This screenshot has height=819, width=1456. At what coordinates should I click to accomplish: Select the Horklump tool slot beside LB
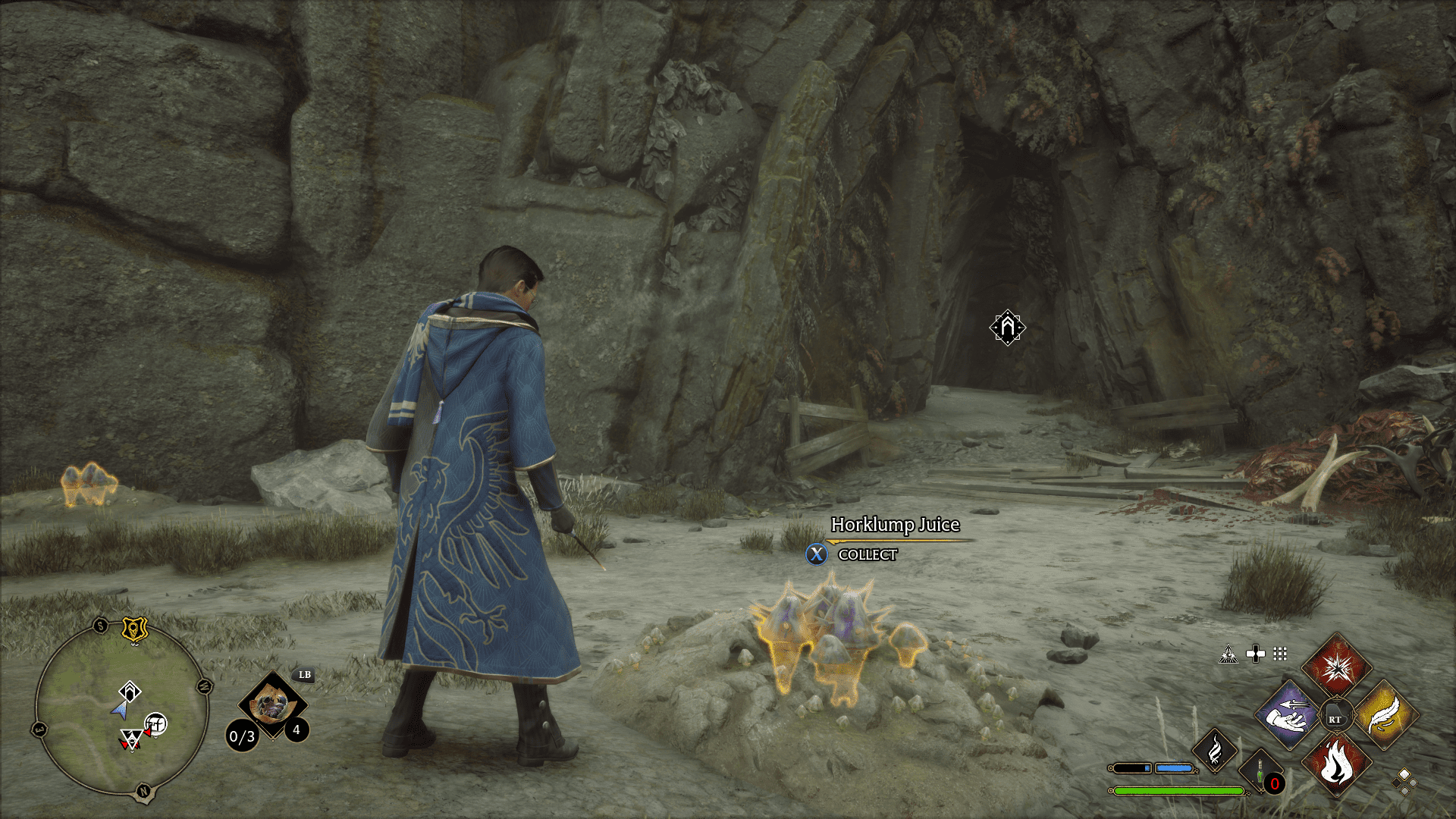271,704
